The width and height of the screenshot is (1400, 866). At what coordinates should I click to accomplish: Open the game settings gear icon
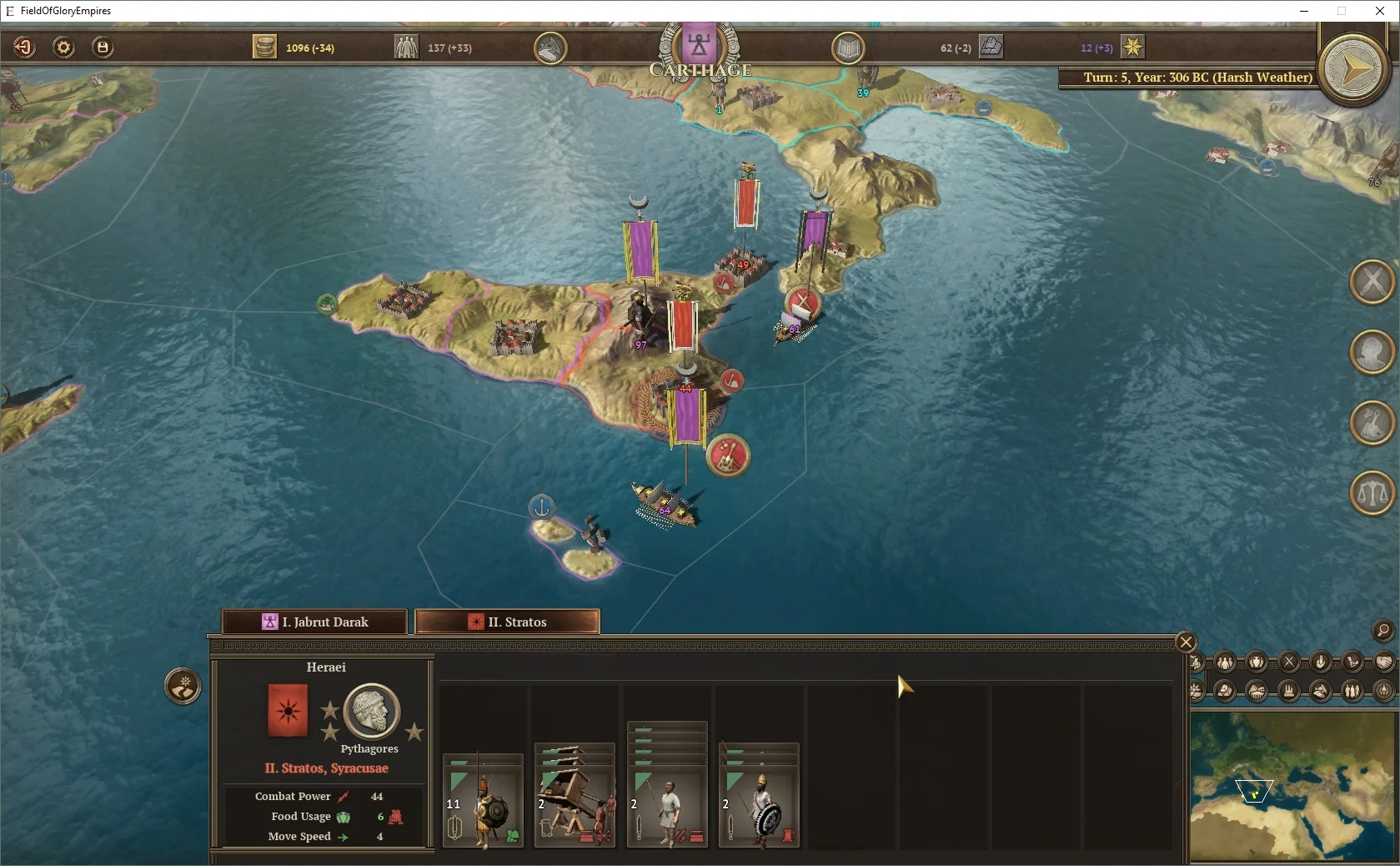(63, 48)
